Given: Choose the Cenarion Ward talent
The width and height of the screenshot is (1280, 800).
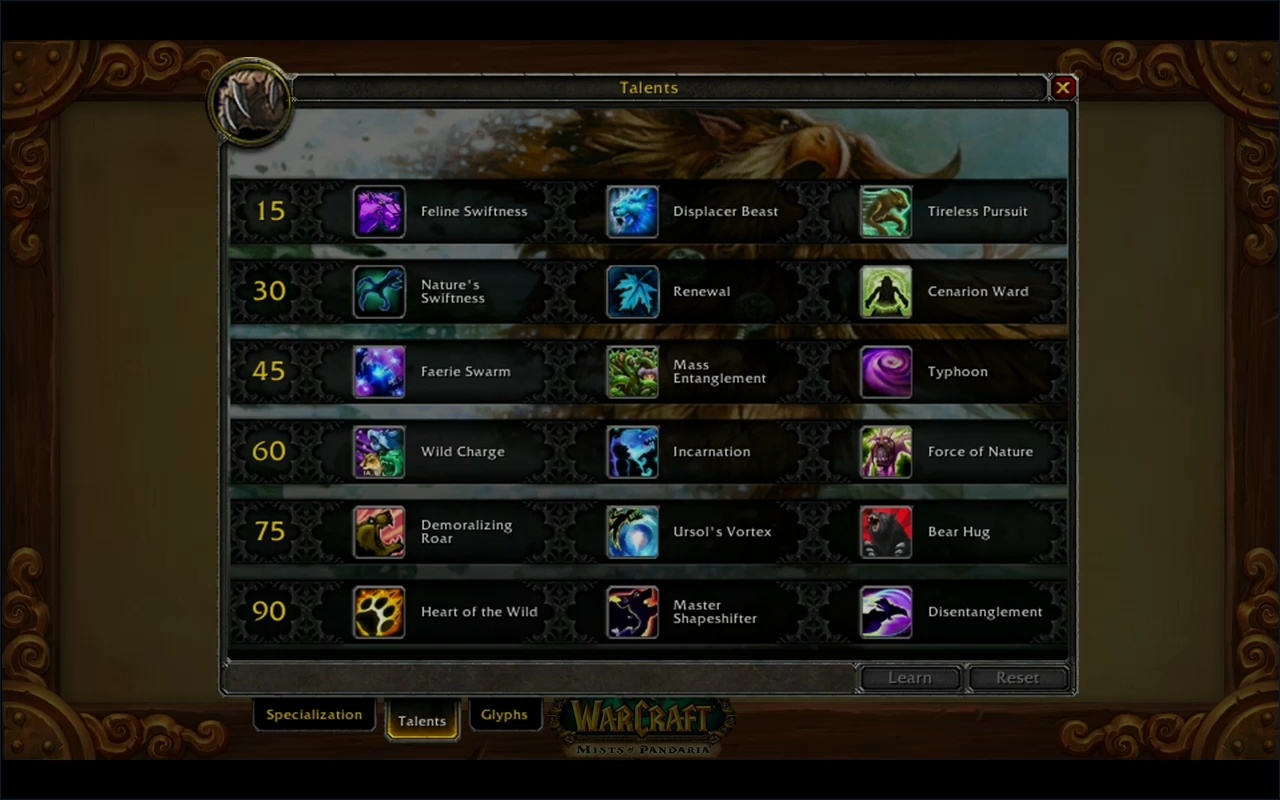Looking at the screenshot, I should coord(885,291).
